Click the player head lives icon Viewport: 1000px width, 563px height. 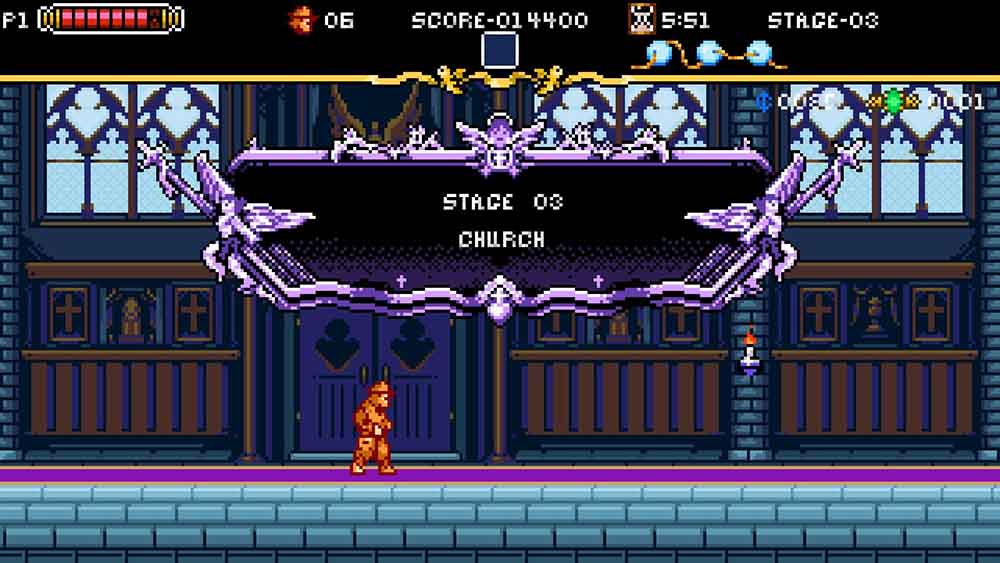click(x=300, y=19)
